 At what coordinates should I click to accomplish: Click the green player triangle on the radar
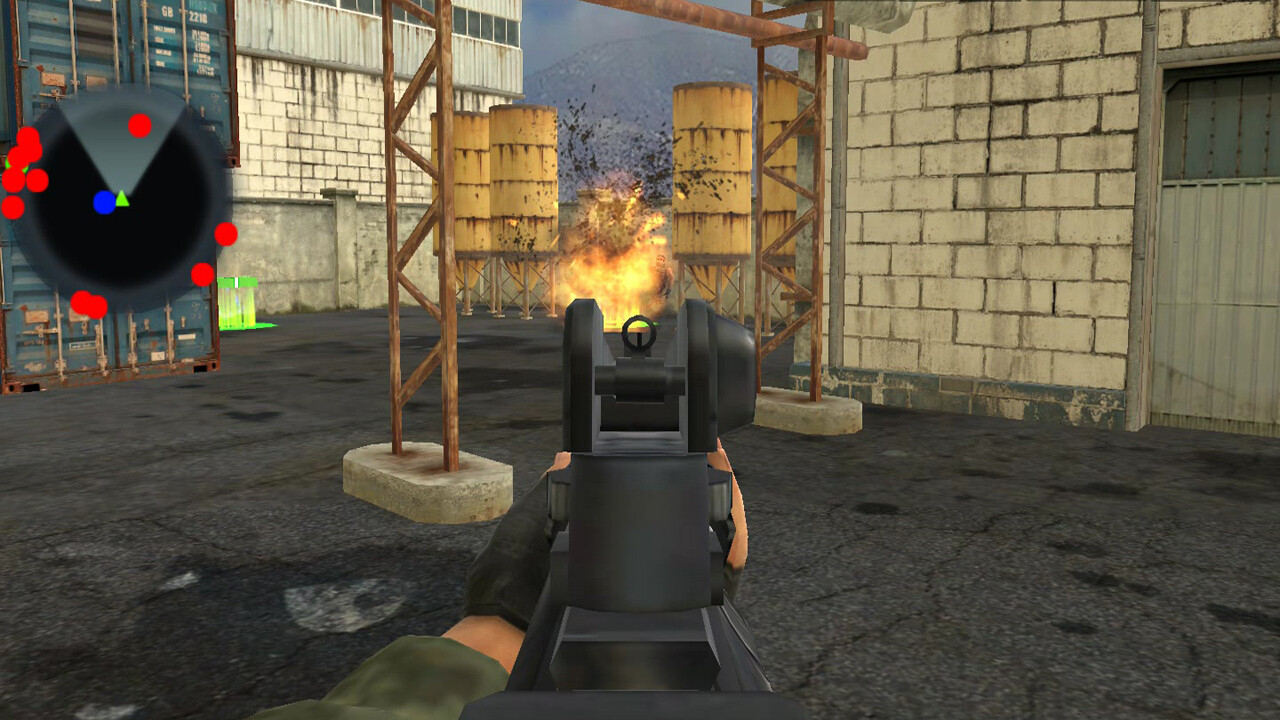point(120,202)
